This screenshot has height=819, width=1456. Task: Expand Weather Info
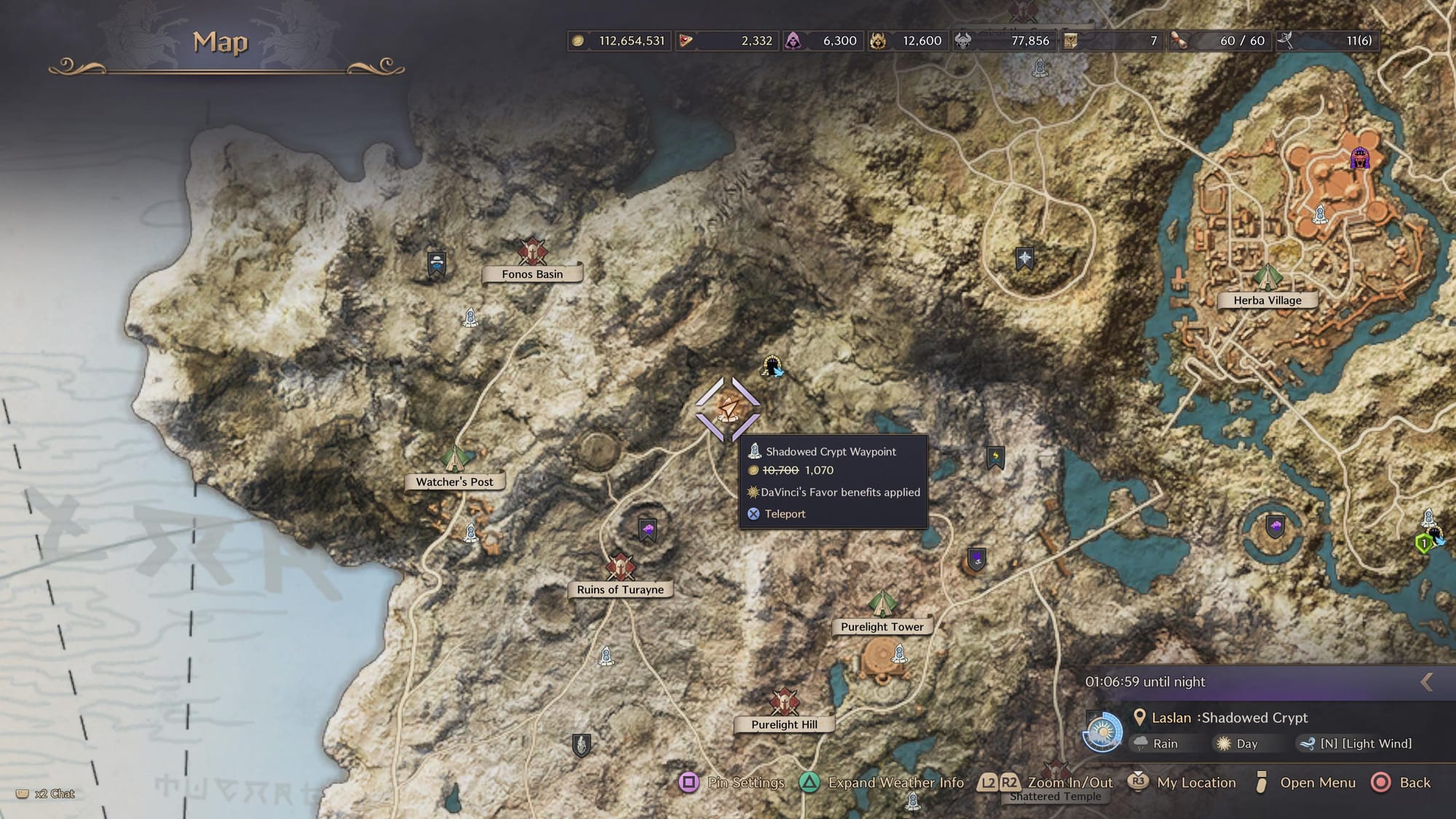882,783
